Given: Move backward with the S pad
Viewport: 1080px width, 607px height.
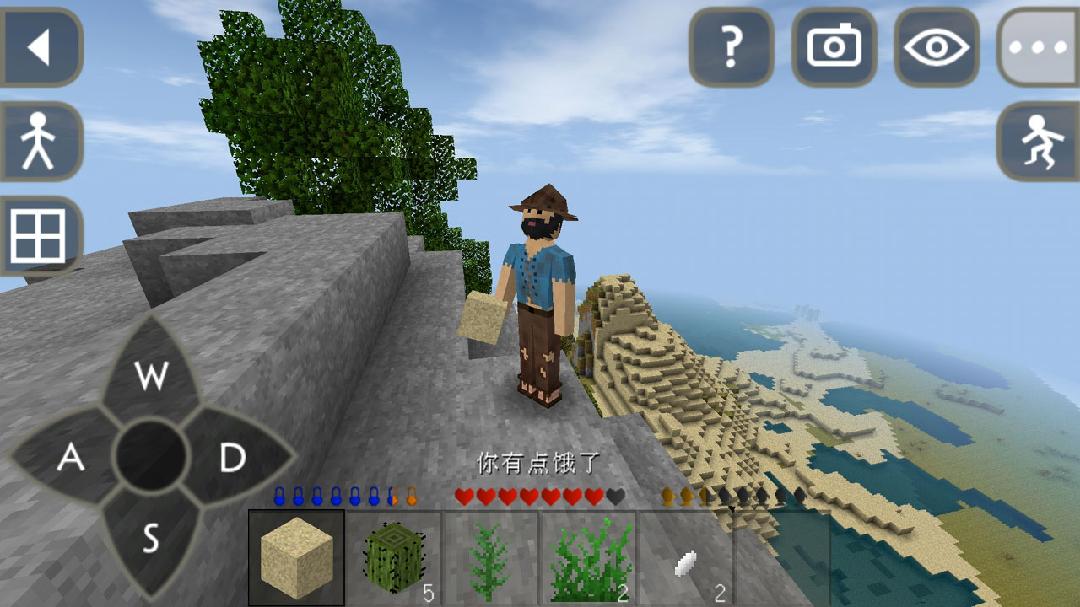Looking at the screenshot, I should pyautogui.click(x=151, y=538).
